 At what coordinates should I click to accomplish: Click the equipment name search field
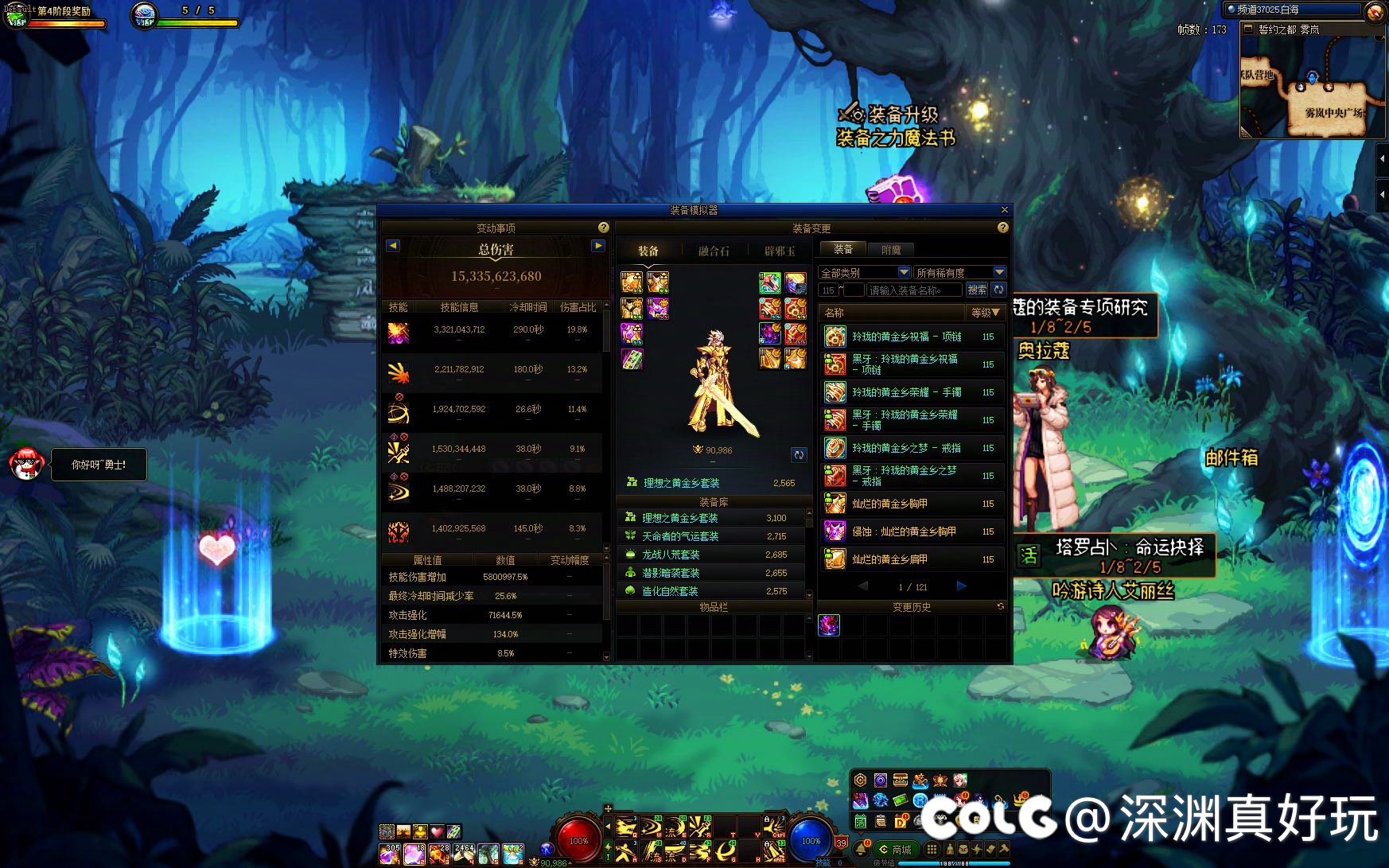point(913,290)
